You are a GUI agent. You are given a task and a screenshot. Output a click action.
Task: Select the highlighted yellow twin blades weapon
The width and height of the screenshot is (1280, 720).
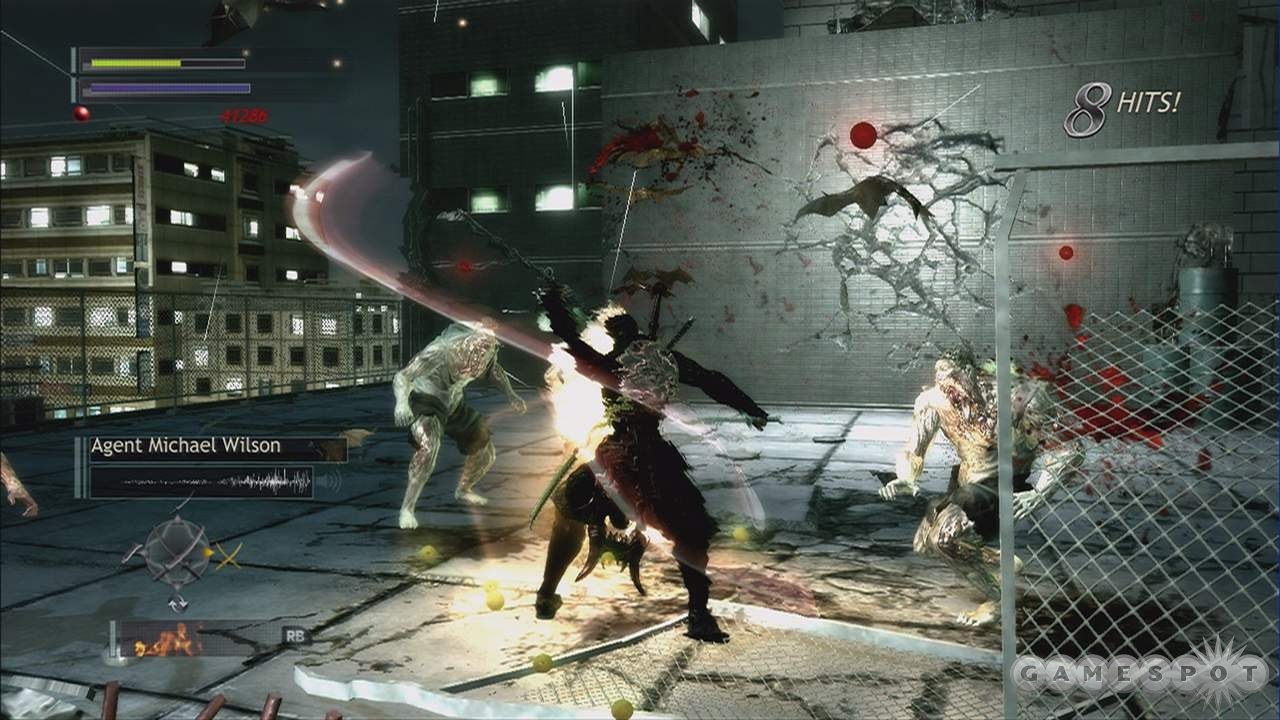[x=228, y=555]
